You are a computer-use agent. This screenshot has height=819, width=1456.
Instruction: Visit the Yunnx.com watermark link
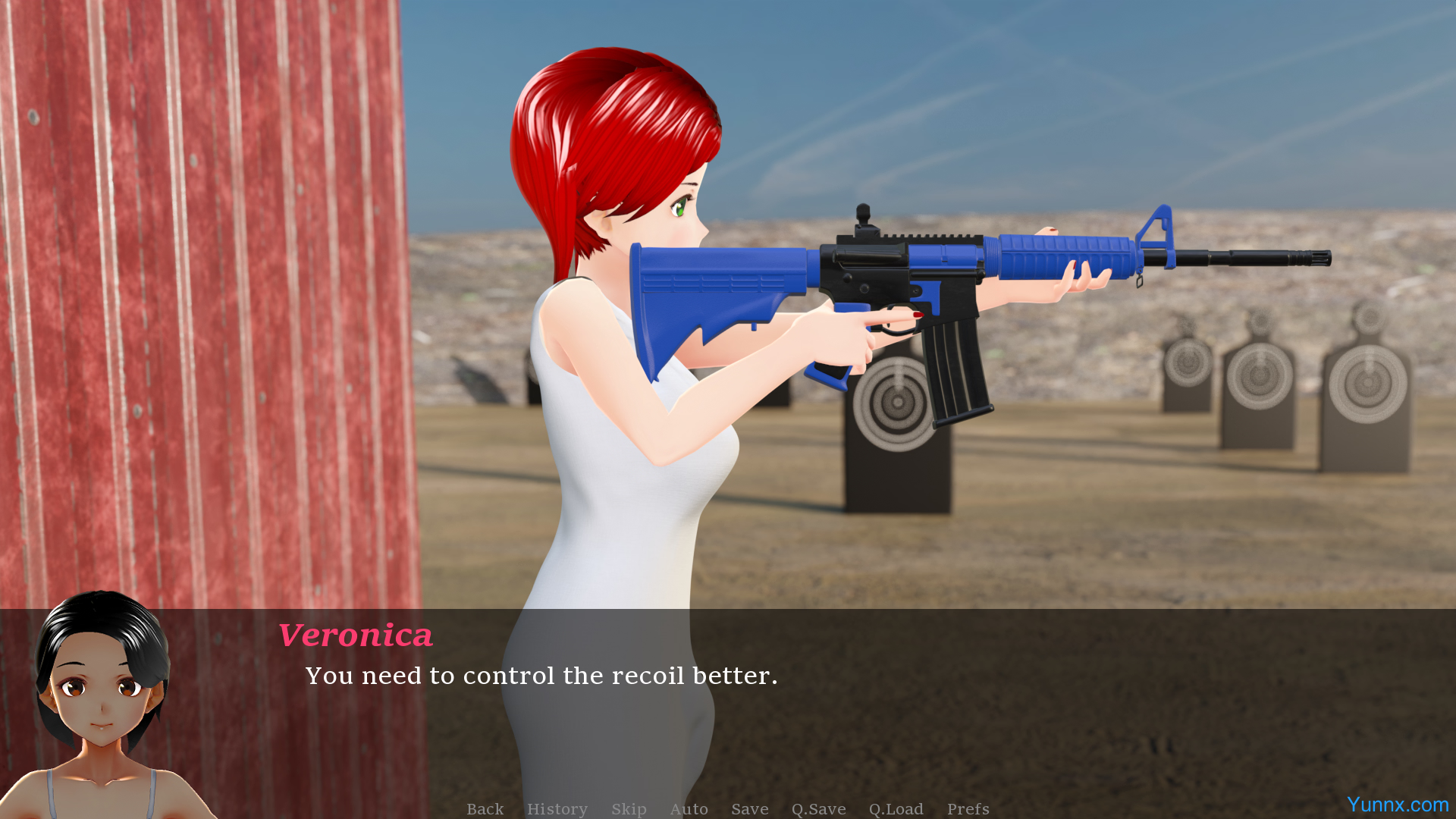pos(1397,805)
